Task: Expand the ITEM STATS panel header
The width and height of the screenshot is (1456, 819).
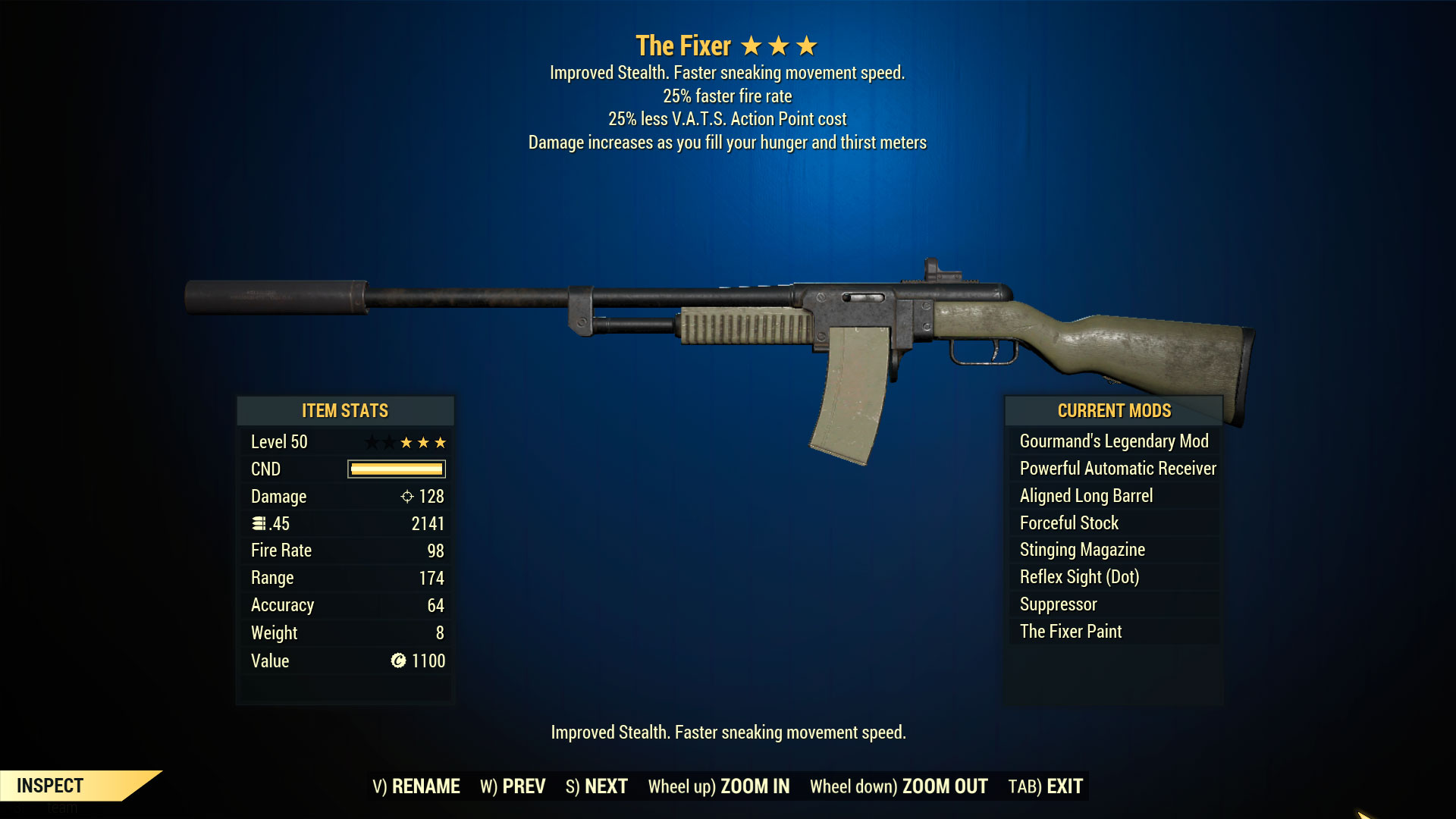Action: (344, 411)
